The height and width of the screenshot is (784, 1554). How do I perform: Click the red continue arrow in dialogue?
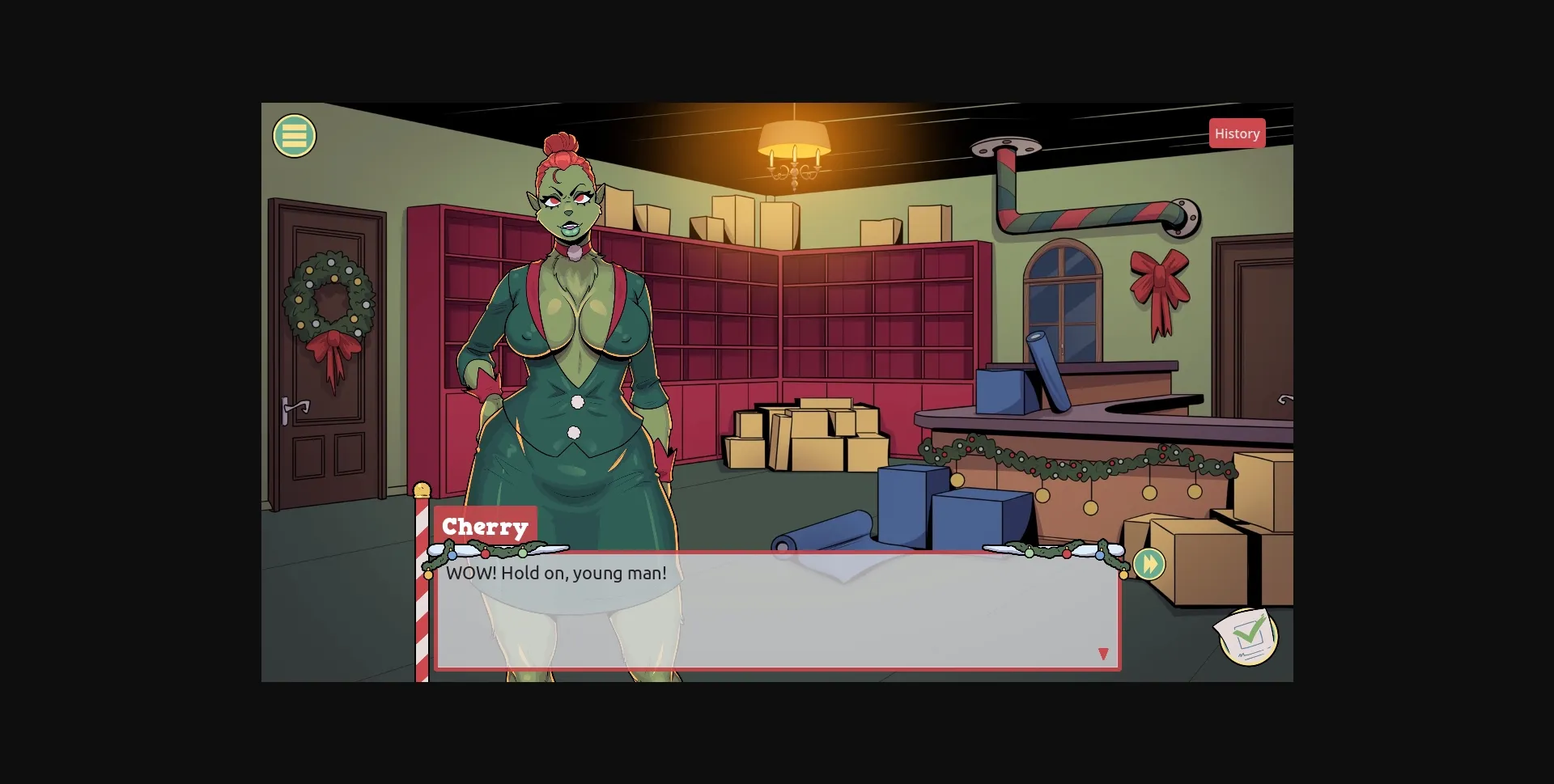point(1103,653)
